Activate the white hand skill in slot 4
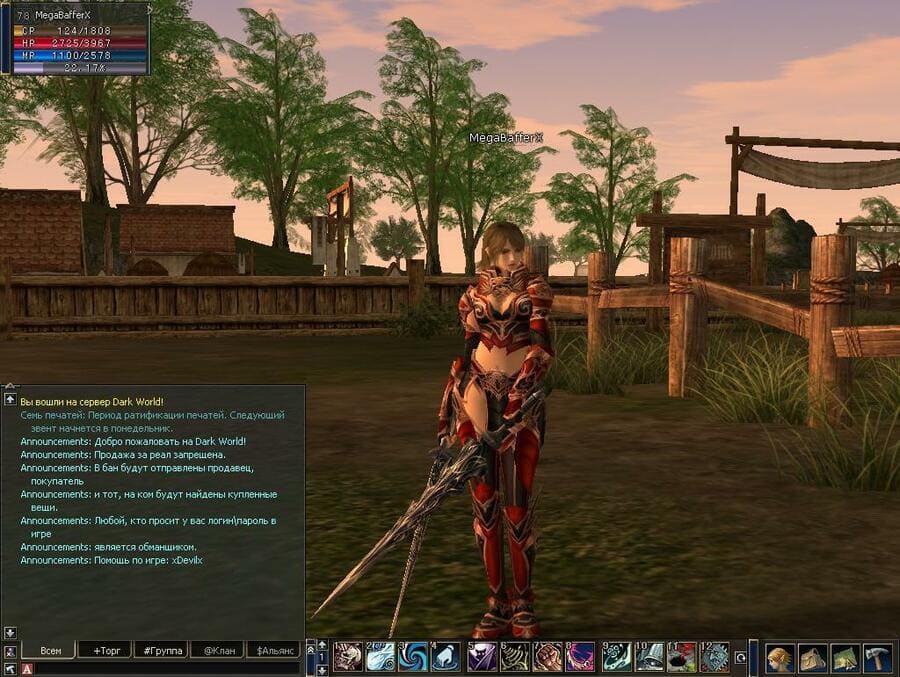The height and width of the screenshot is (677, 900). pyautogui.click(x=446, y=657)
